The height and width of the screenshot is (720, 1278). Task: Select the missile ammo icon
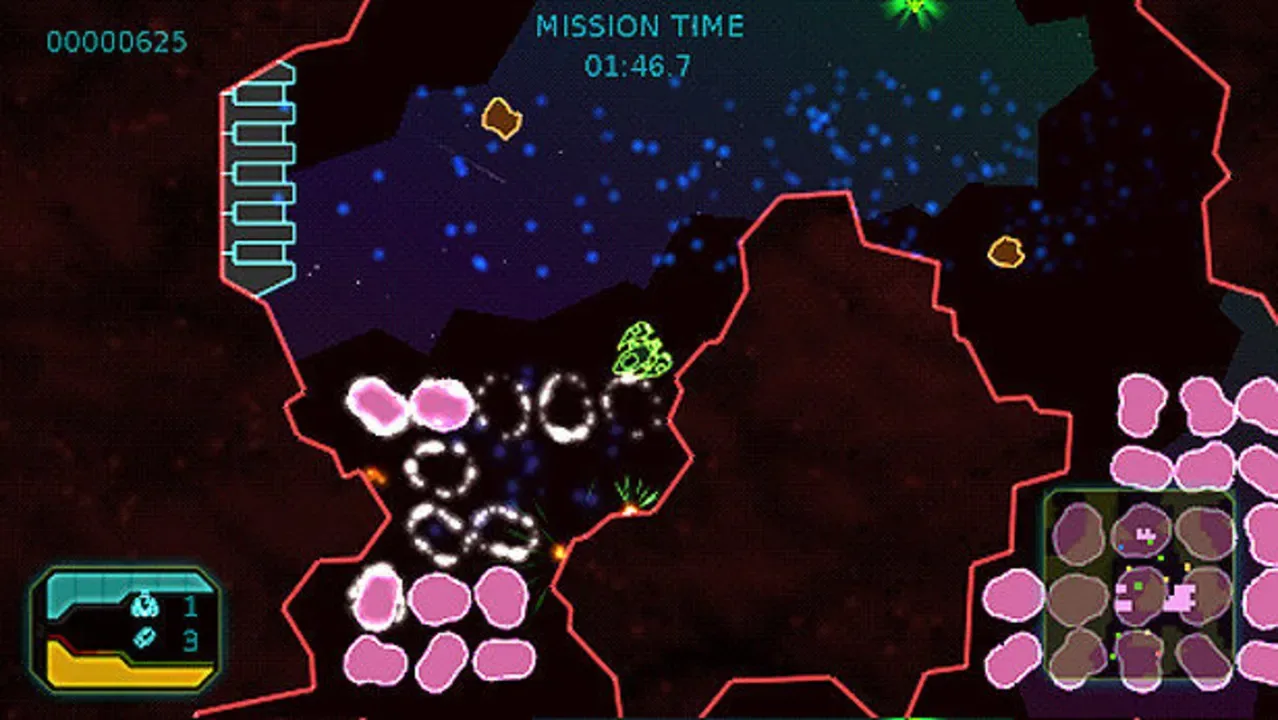(145, 637)
